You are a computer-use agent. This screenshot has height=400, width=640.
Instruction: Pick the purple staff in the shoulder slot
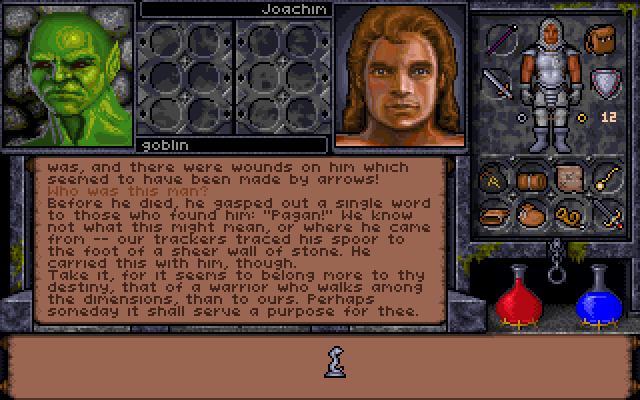click(x=502, y=40)
